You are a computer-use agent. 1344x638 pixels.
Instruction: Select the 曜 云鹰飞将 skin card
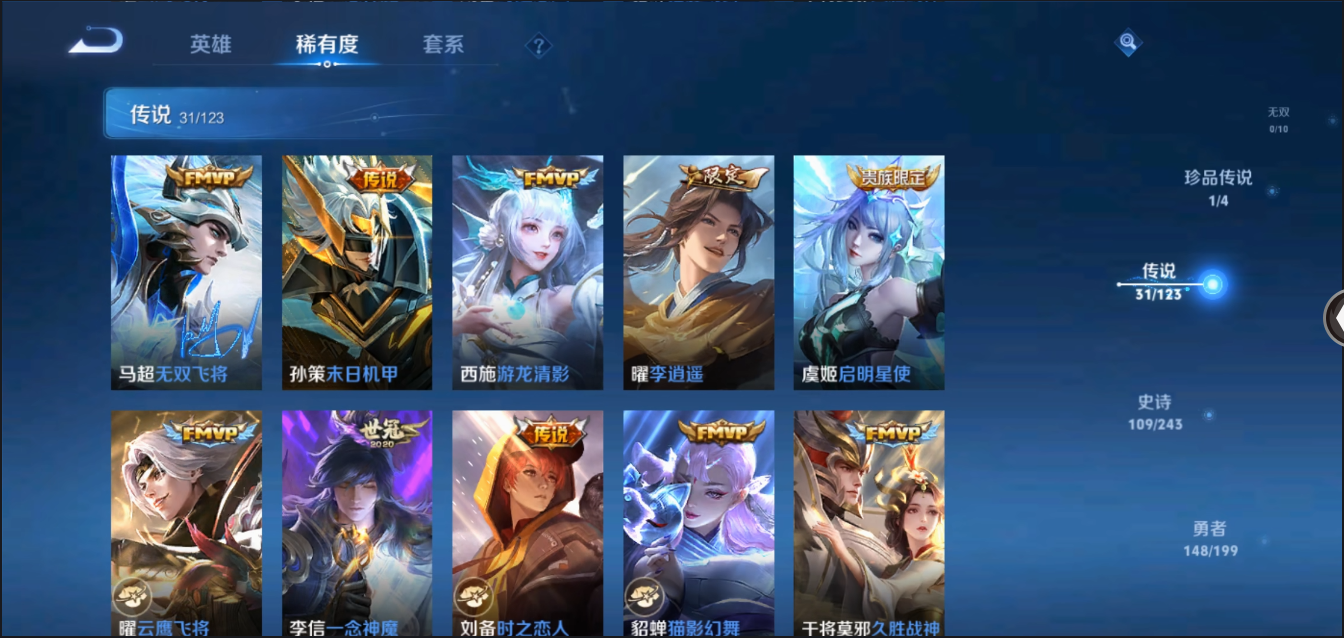pyautogui.click(x=186, y=522)
